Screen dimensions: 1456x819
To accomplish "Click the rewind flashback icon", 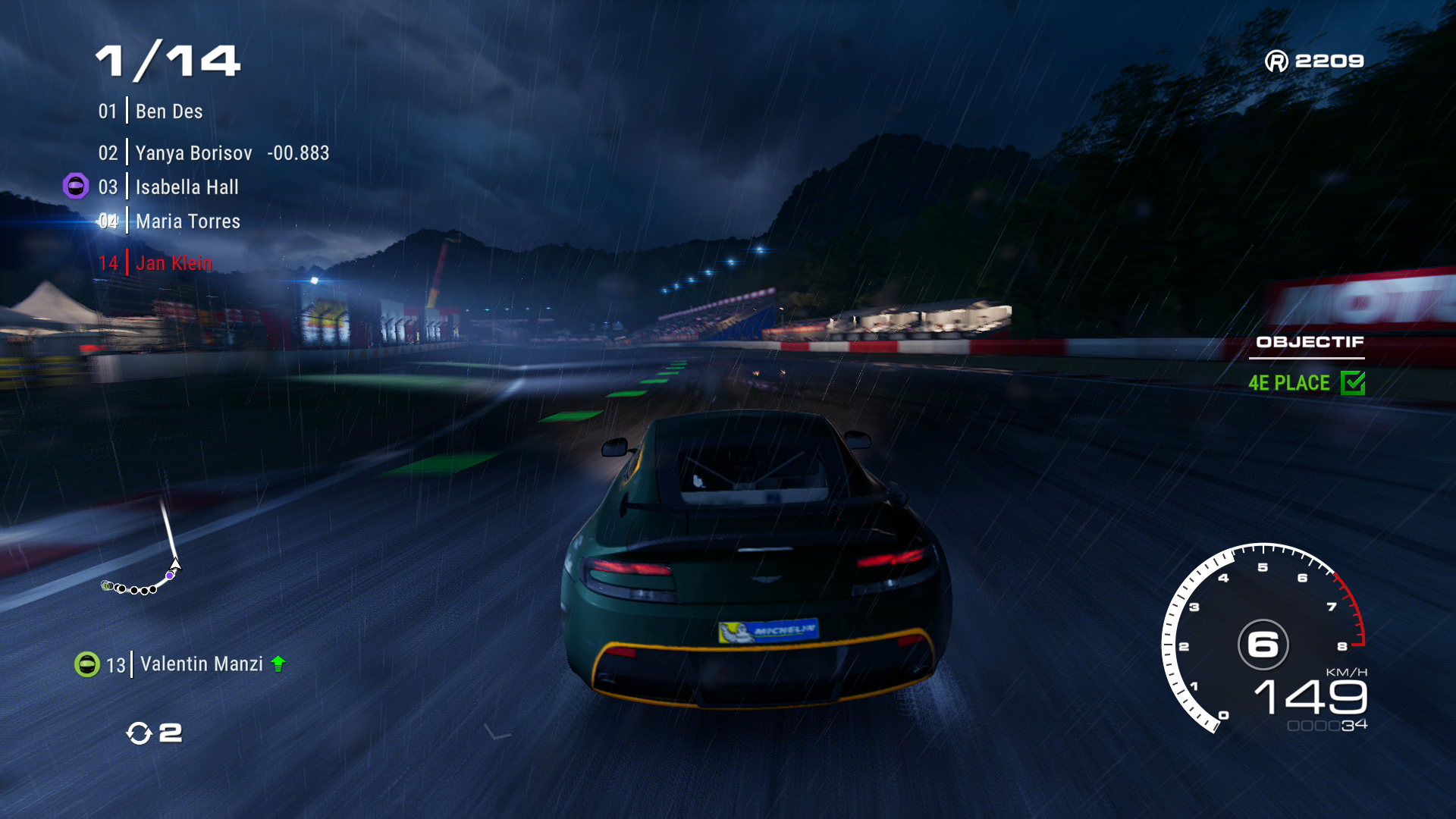I will tap(140, 733).
